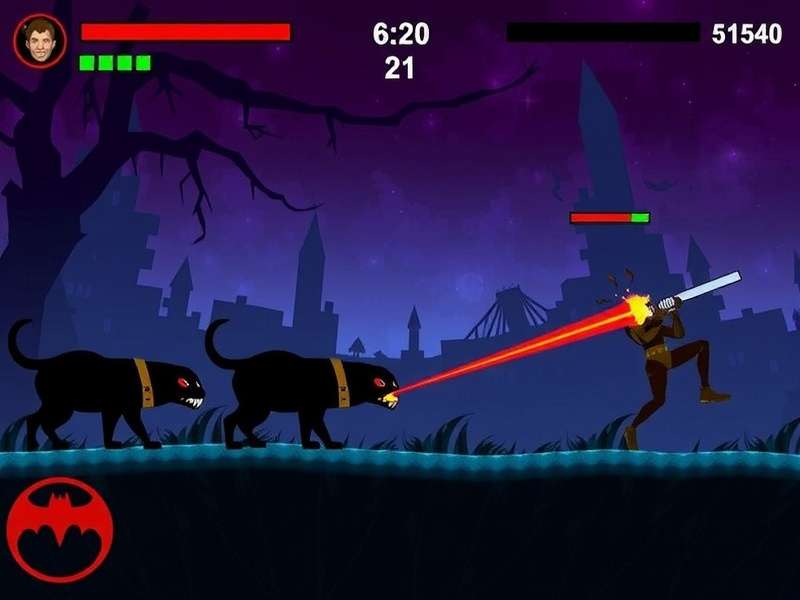Tap the player character portrait
800x600 pixels.
pos(40,41)
